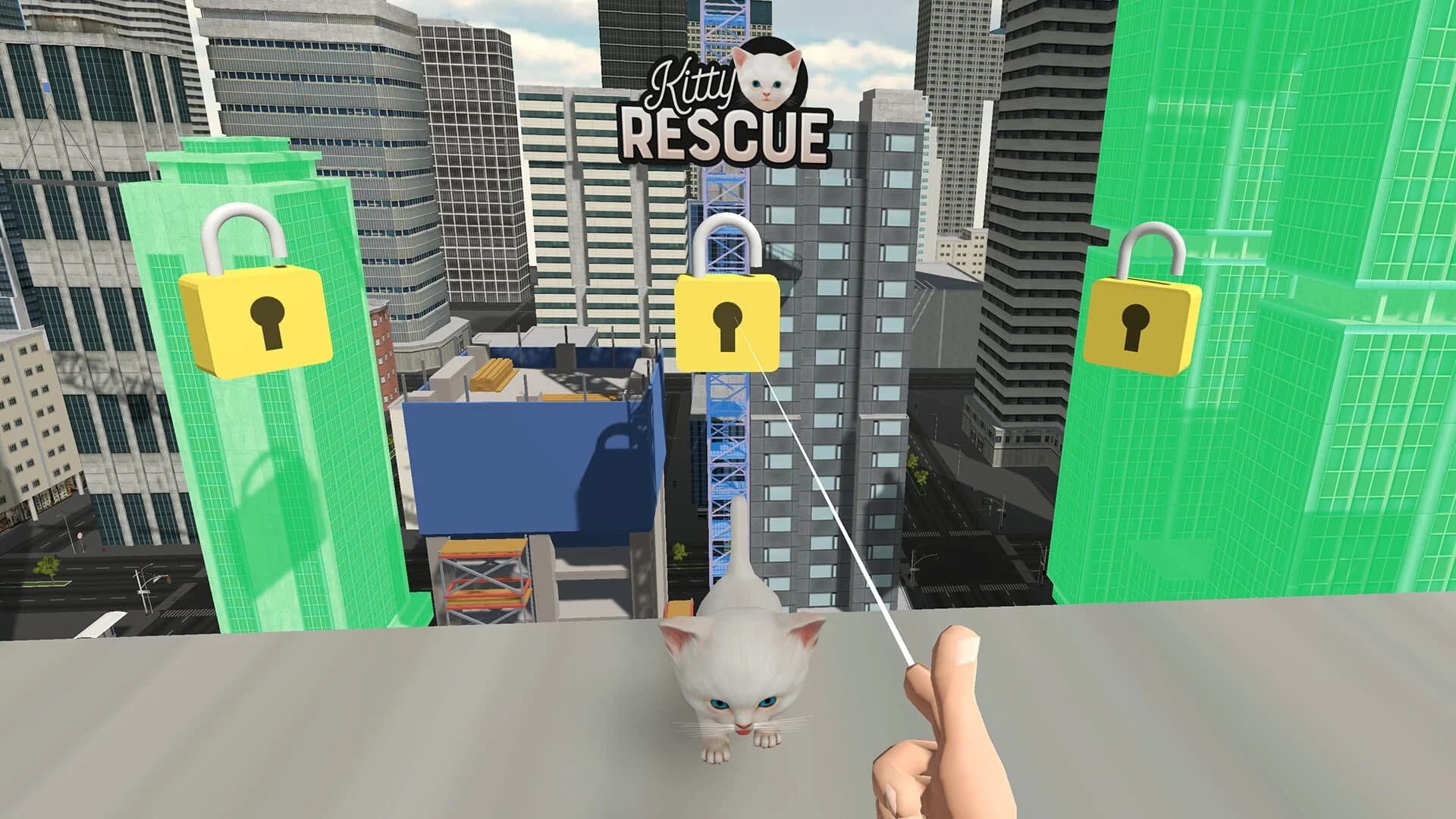Image resolution: width=1456 pixels, height=819 pixels.
Task: Click the keyhole on the center padlock
Action: click(730, 326)
